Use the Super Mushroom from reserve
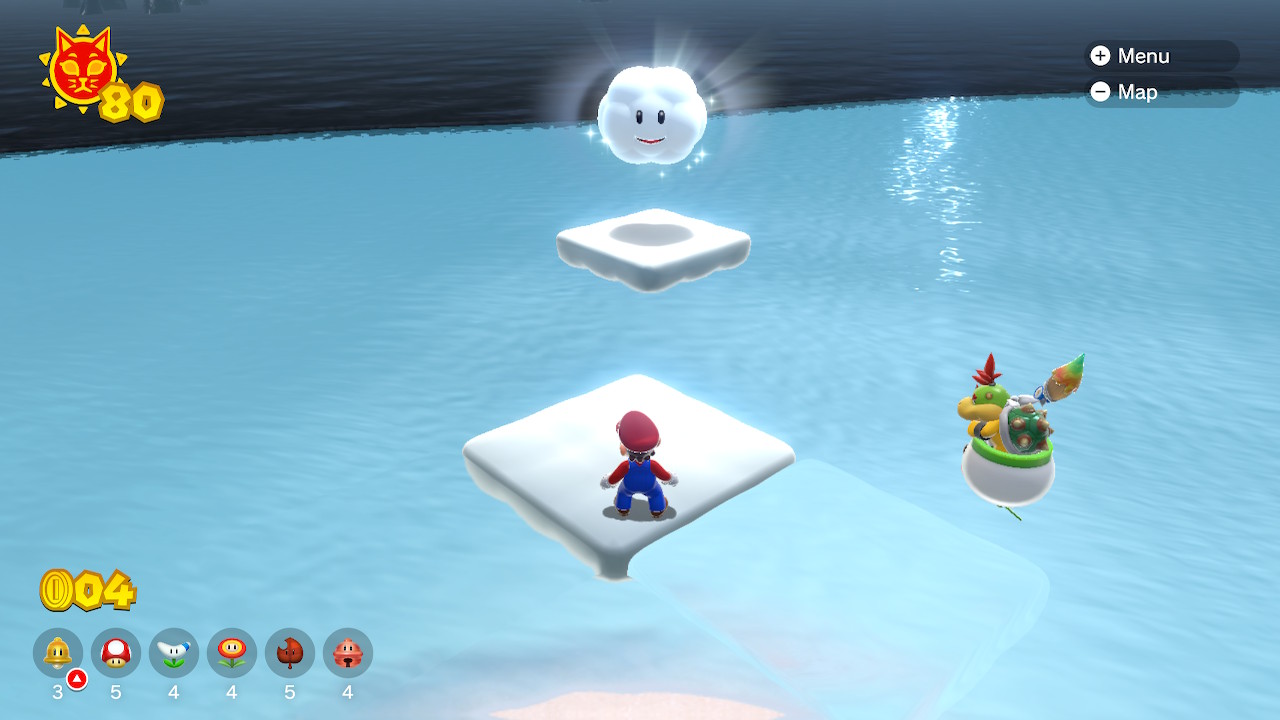Viewport: 1280px width, 720px height. pyautogui.click(x=116, y=653)
